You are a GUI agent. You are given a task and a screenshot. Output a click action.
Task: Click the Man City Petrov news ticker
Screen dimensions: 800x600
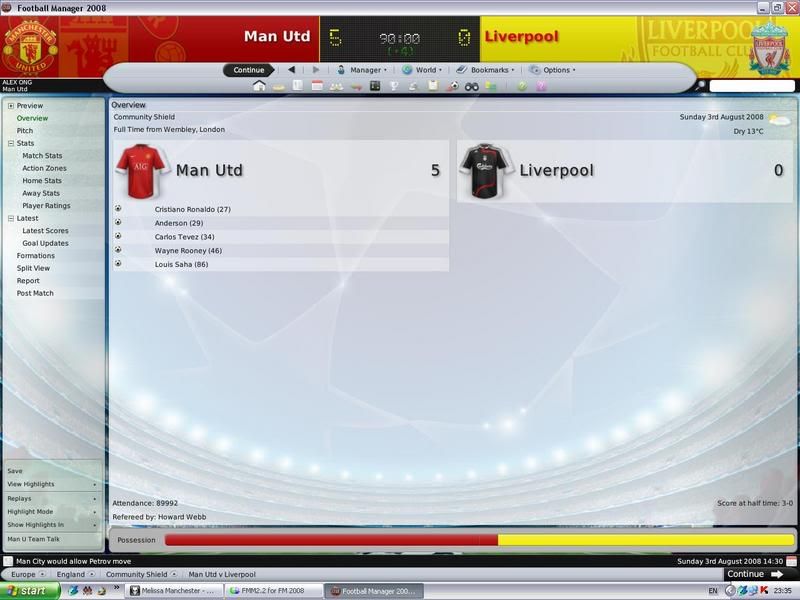click(60, 561)
